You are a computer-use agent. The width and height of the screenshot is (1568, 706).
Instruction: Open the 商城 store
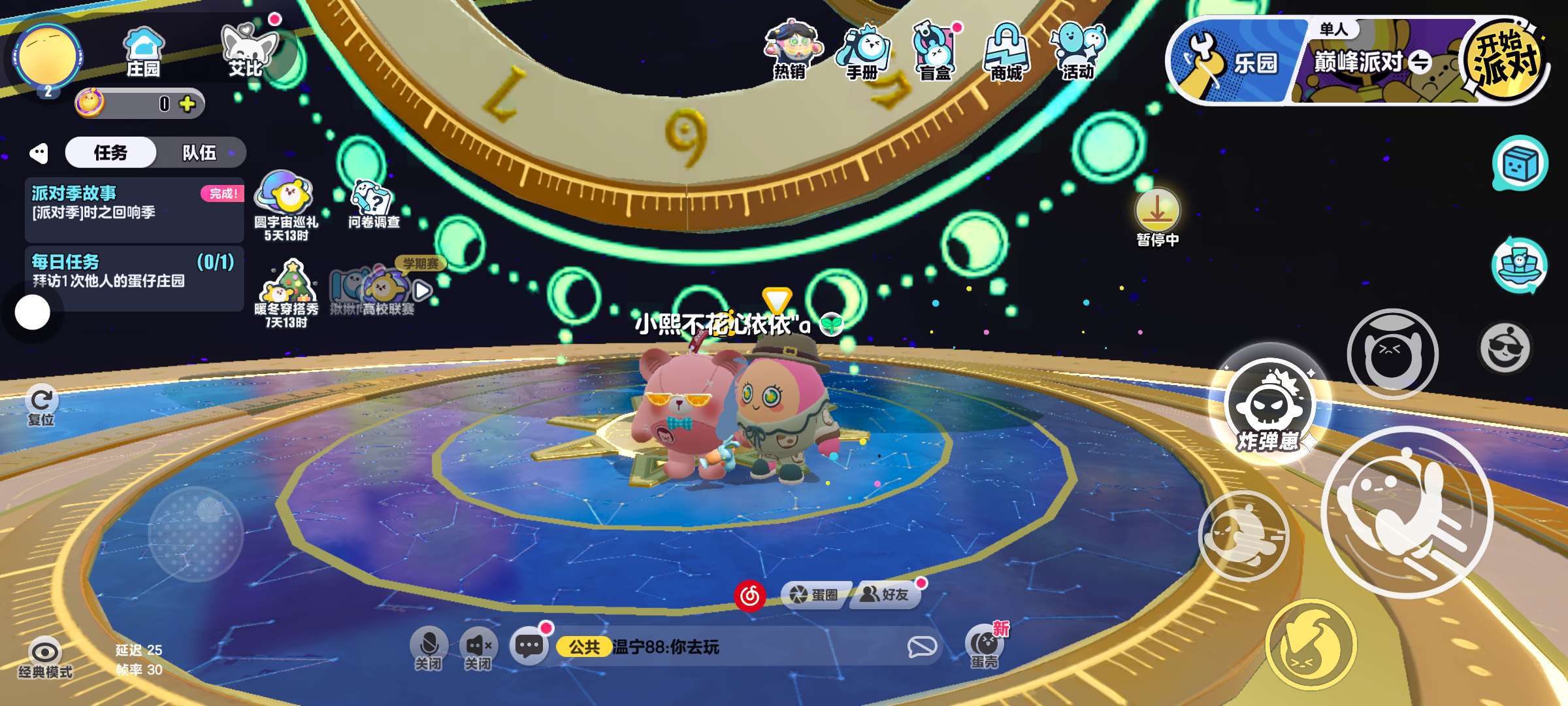(x=1006, y=52)
